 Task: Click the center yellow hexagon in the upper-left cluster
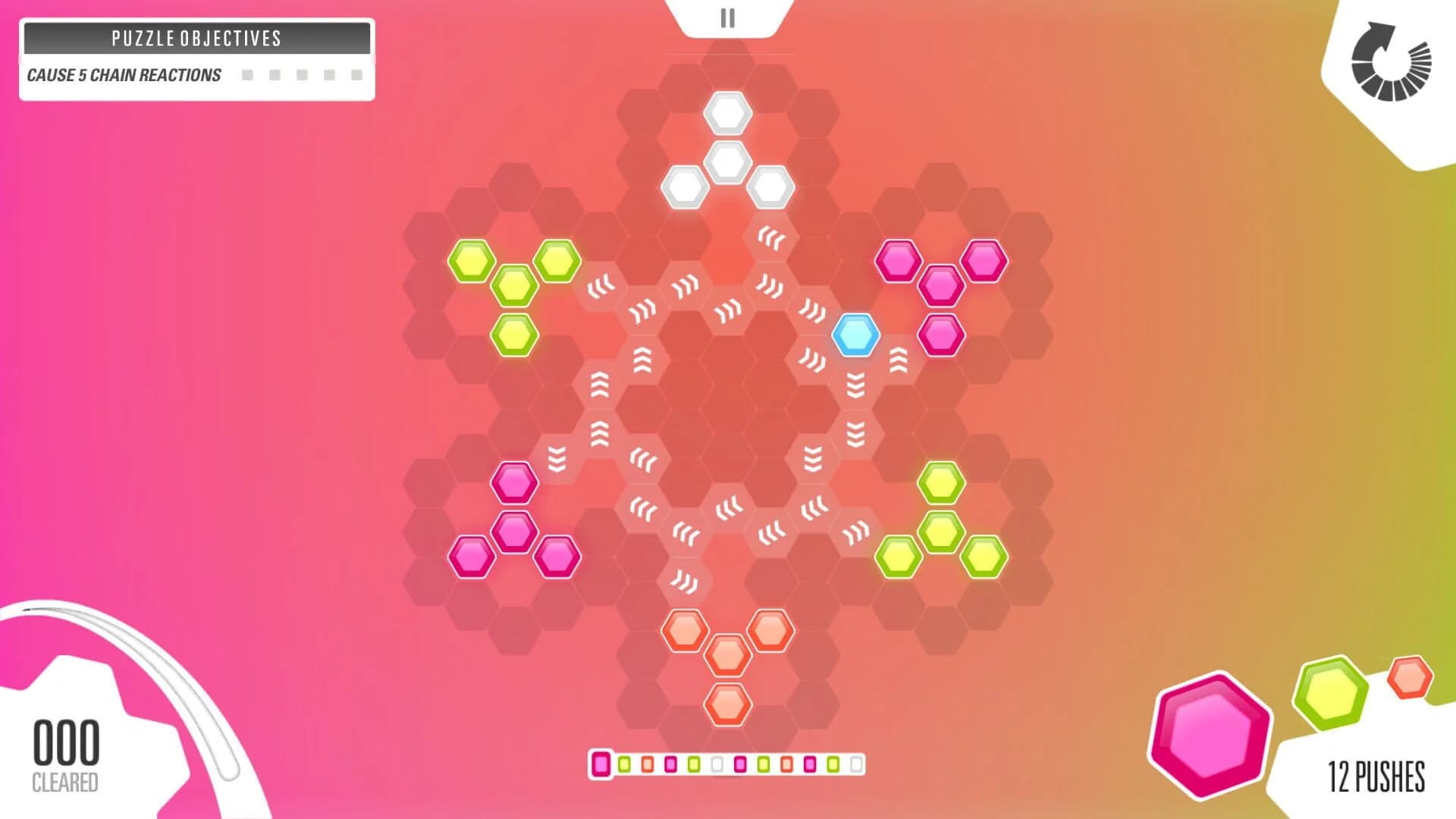(x=516, y=285)
